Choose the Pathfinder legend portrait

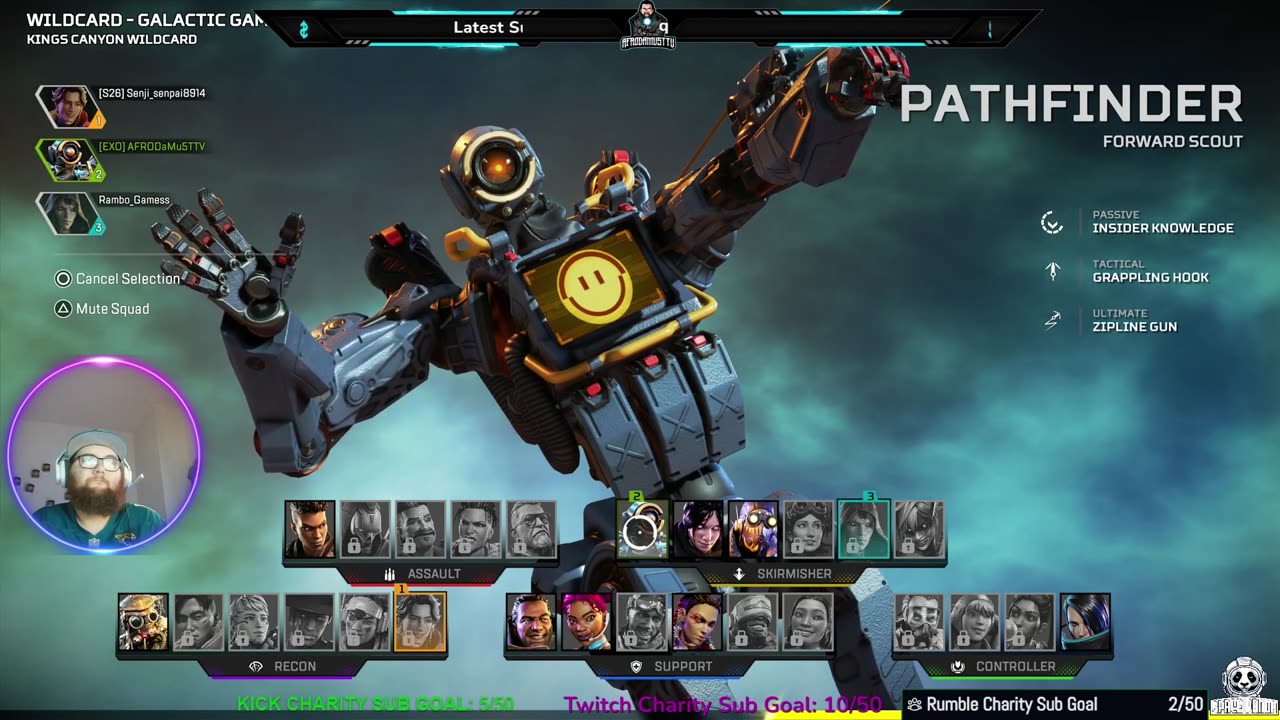[x=641, y=530]
